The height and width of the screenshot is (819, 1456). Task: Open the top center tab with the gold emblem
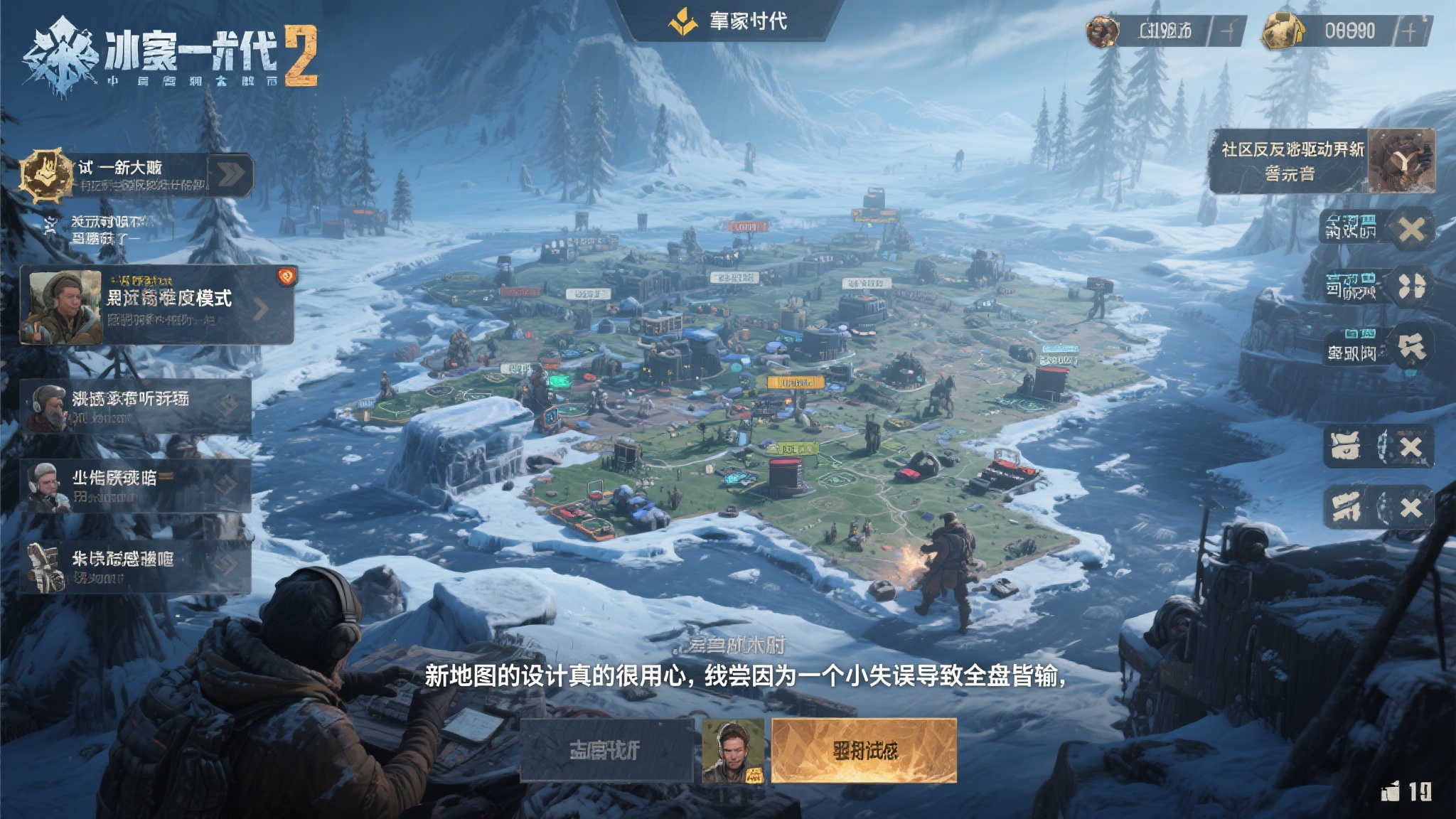pos(729,21)
